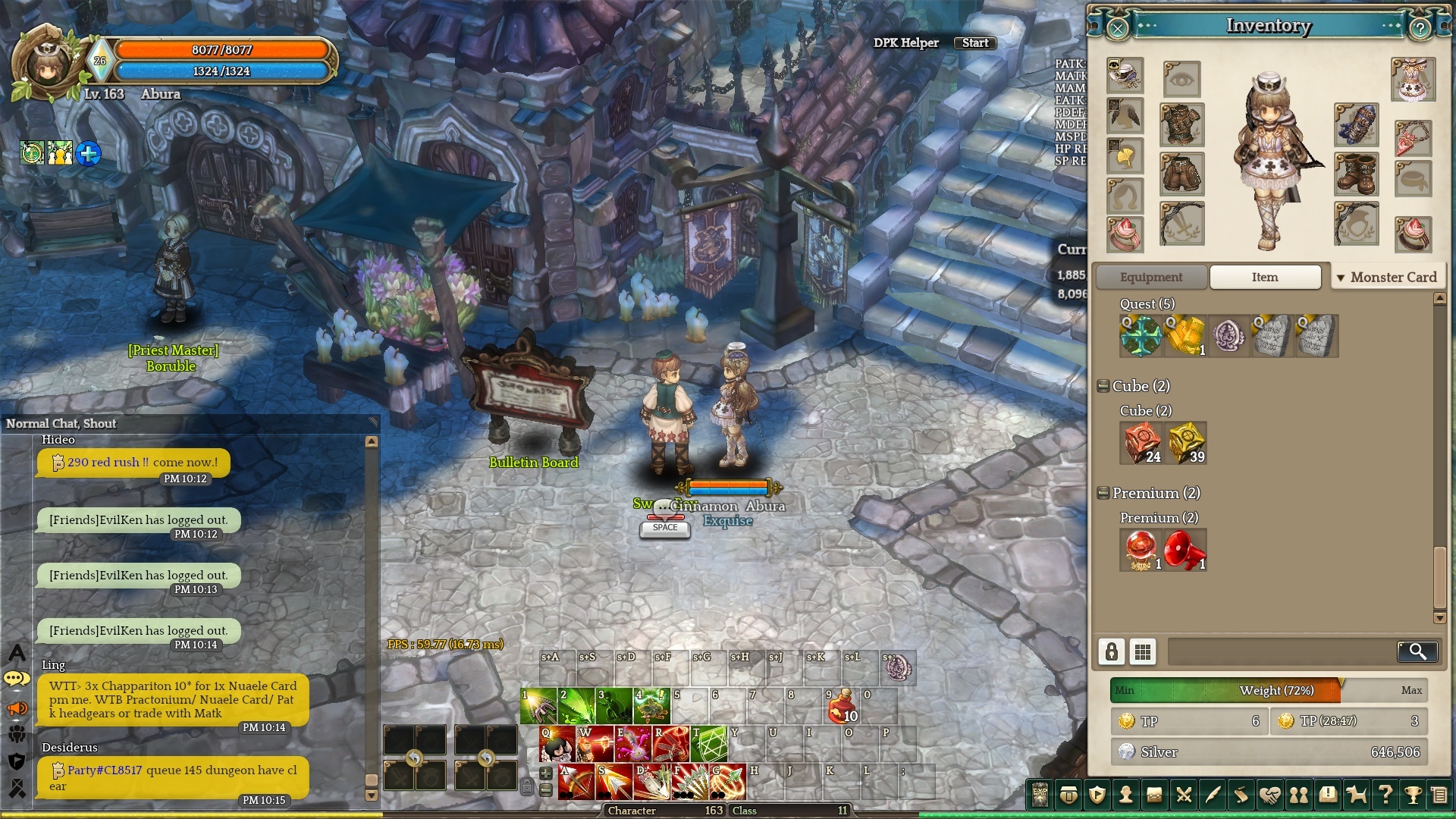This screenshot has height=819, width=1456.
Task: Collapse the Cube category
Action: [x=1103, y=386]
